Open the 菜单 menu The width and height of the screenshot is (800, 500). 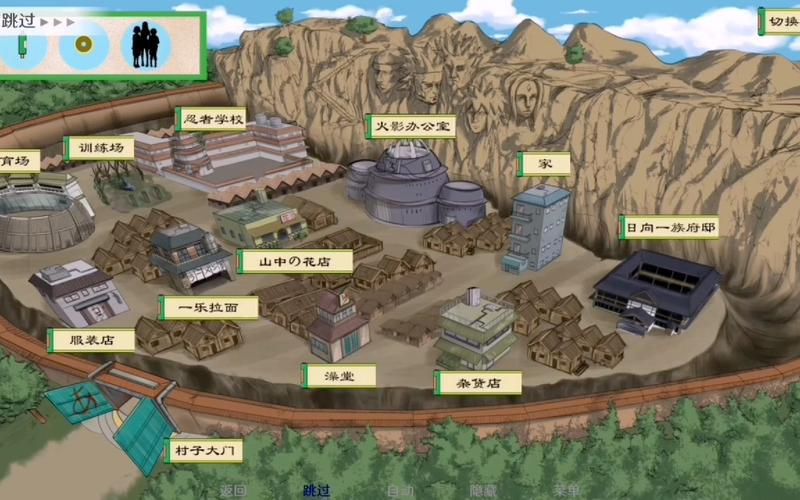point(567,491)
